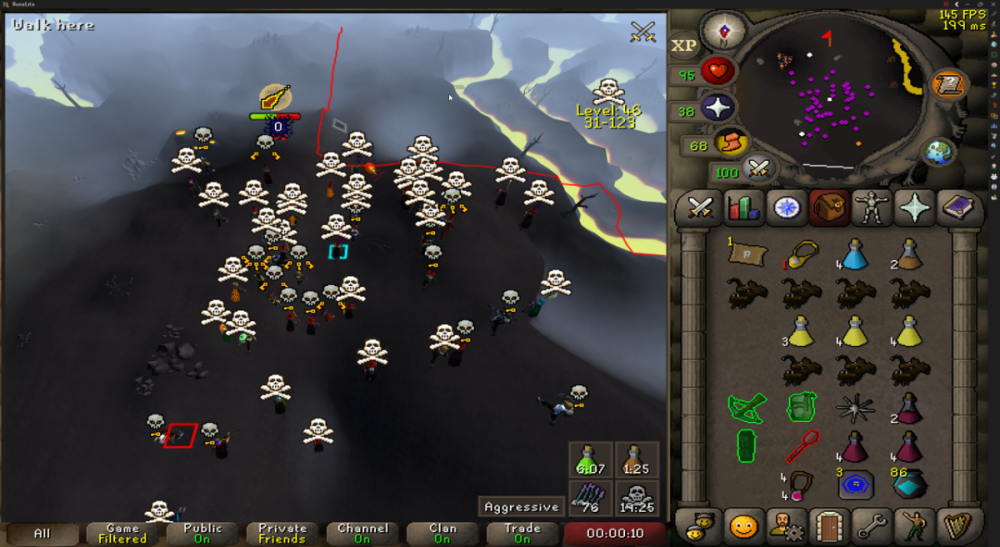Toggle the XP drops button
This screenshot has height=547, width=1000.
(x=684, y=45)
